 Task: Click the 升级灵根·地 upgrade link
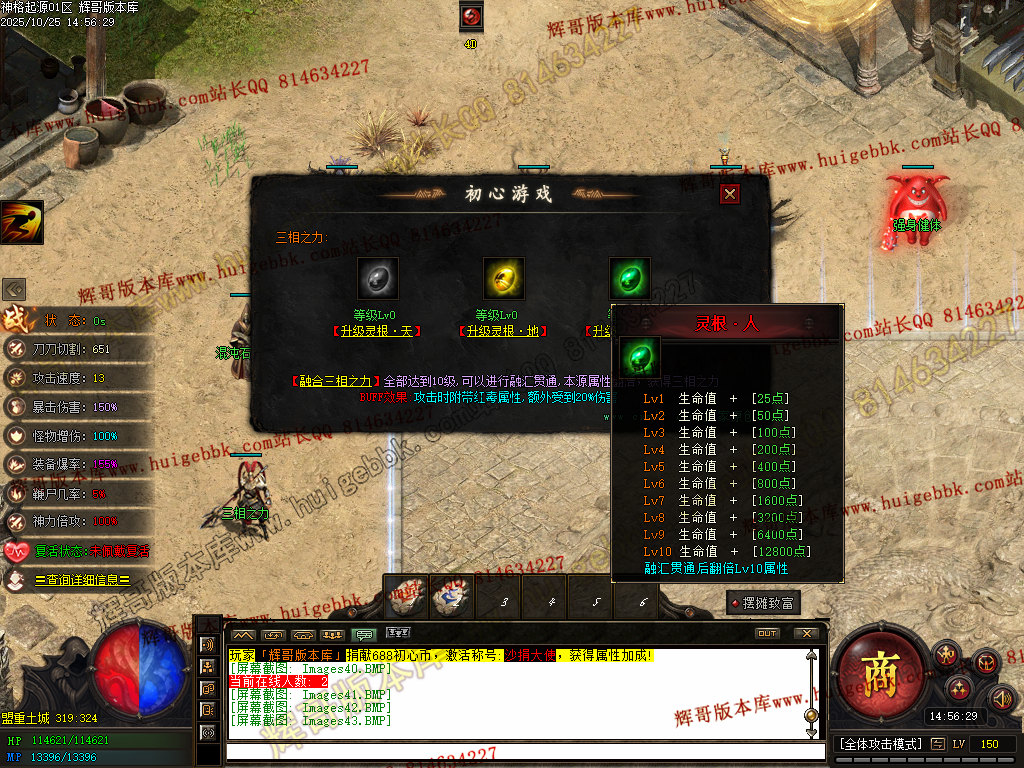click(x=502, y=331)
